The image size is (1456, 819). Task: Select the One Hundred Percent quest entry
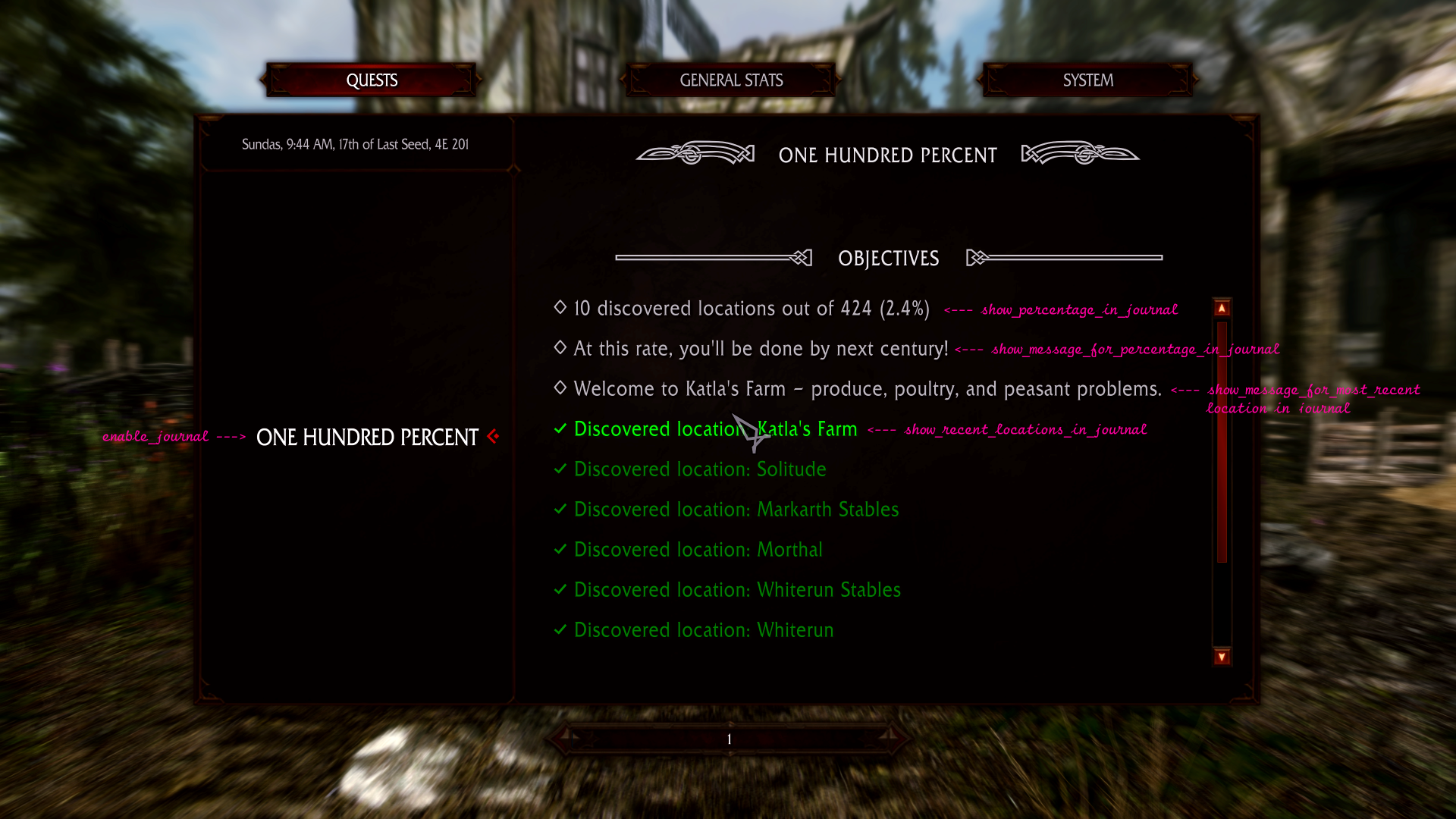[x=367, y=438]
